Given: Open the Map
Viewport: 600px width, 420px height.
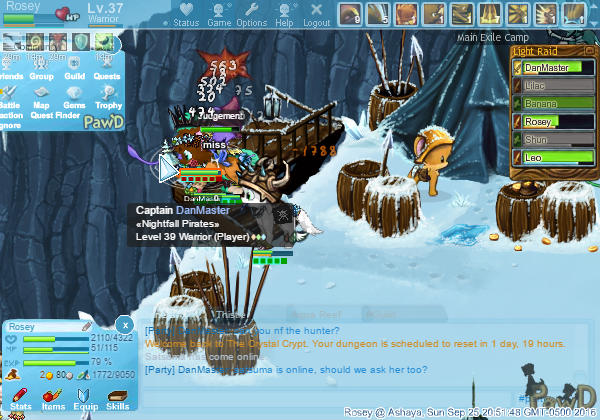Looking at the screenshot, I should click(42, 97).
